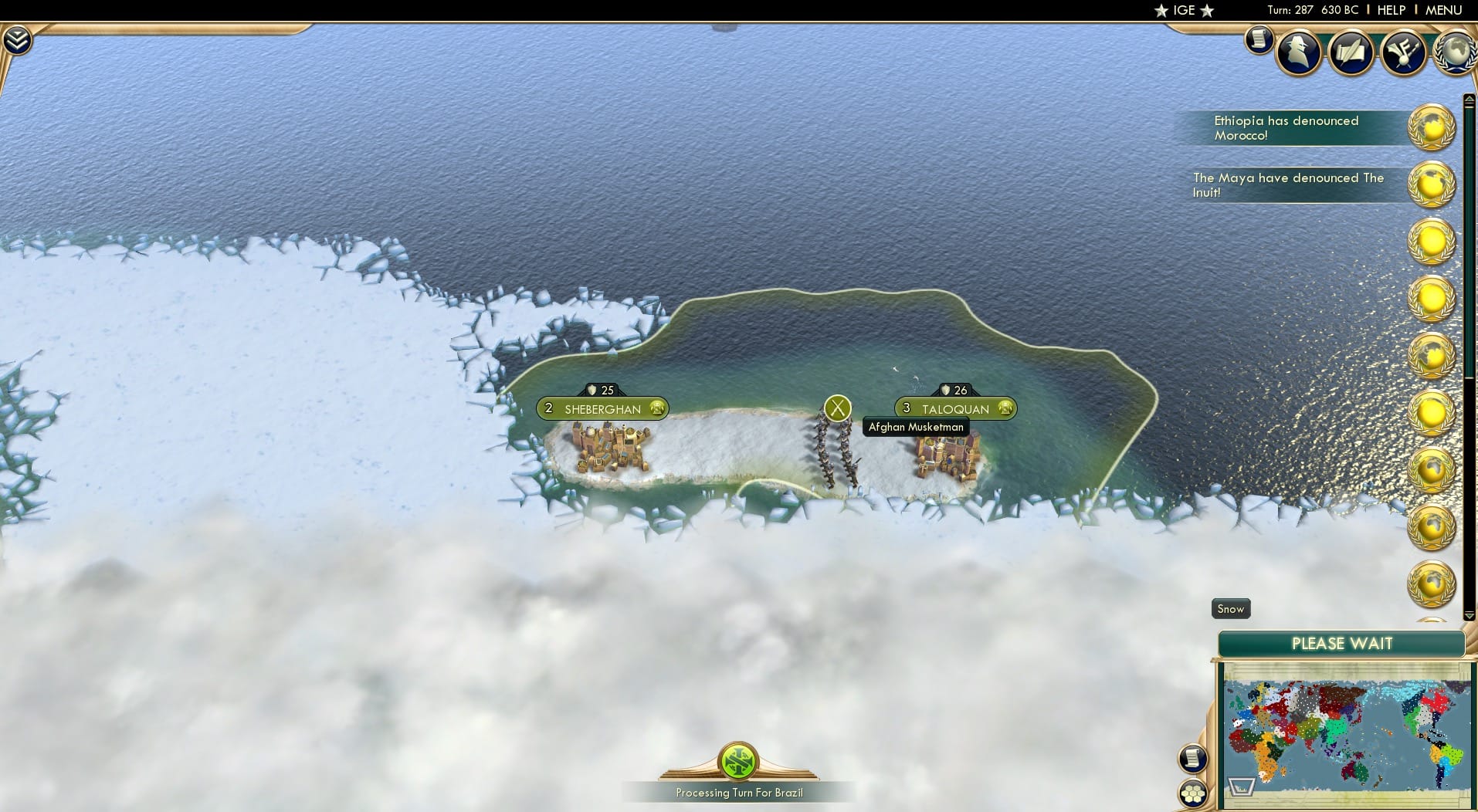This screenshot has width=1478, height=812.
Task: Open the Espionage overview spy icon
Action: pyautogui.click(x=1298, y=52)
